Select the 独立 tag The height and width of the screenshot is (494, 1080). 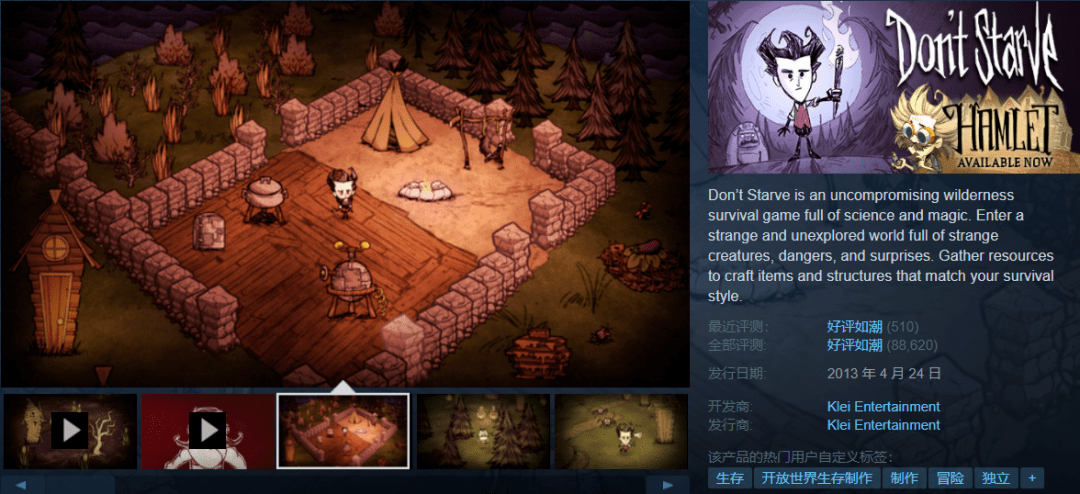[996, 479]
